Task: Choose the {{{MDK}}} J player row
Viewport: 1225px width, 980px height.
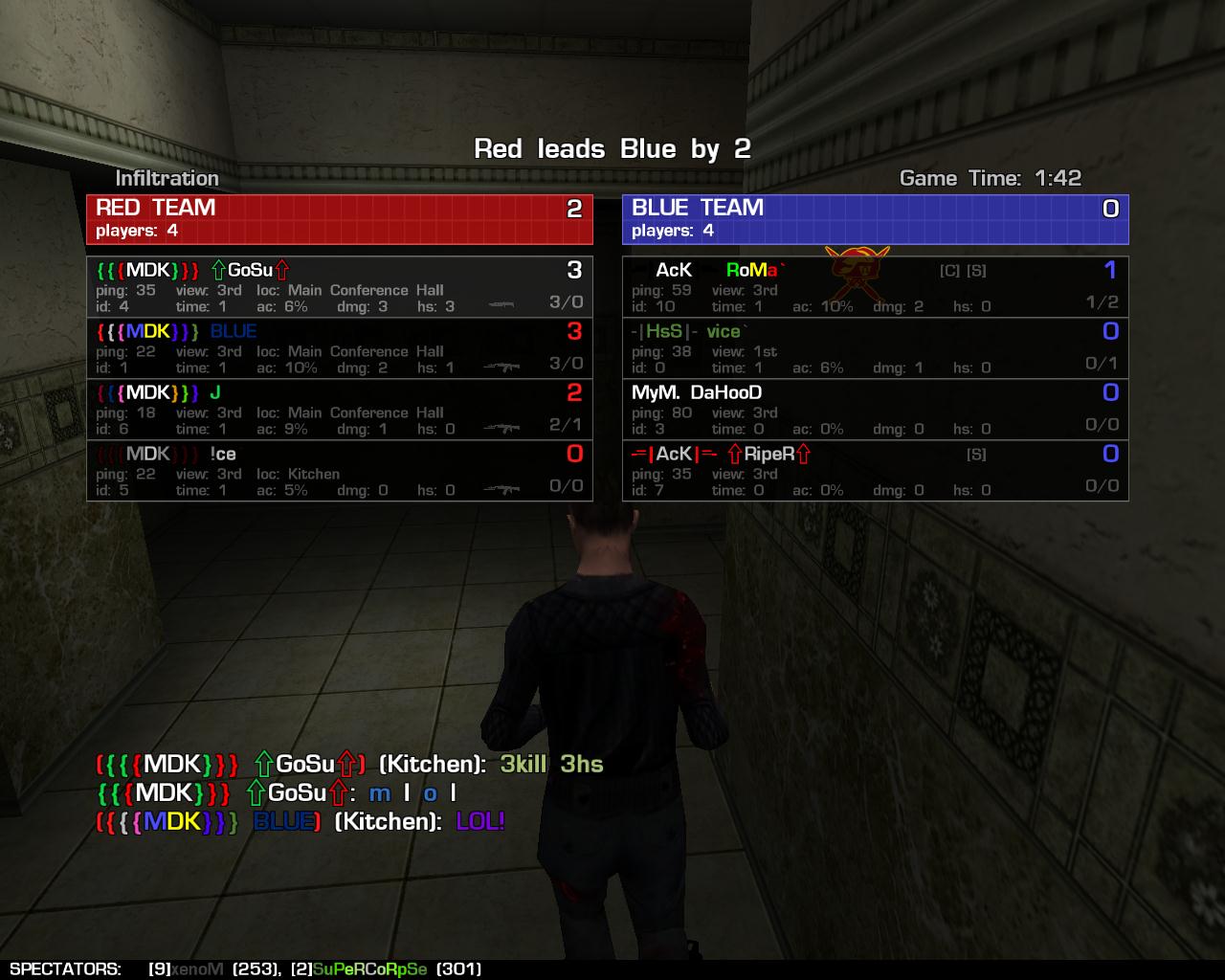Action: click(340, 410)
